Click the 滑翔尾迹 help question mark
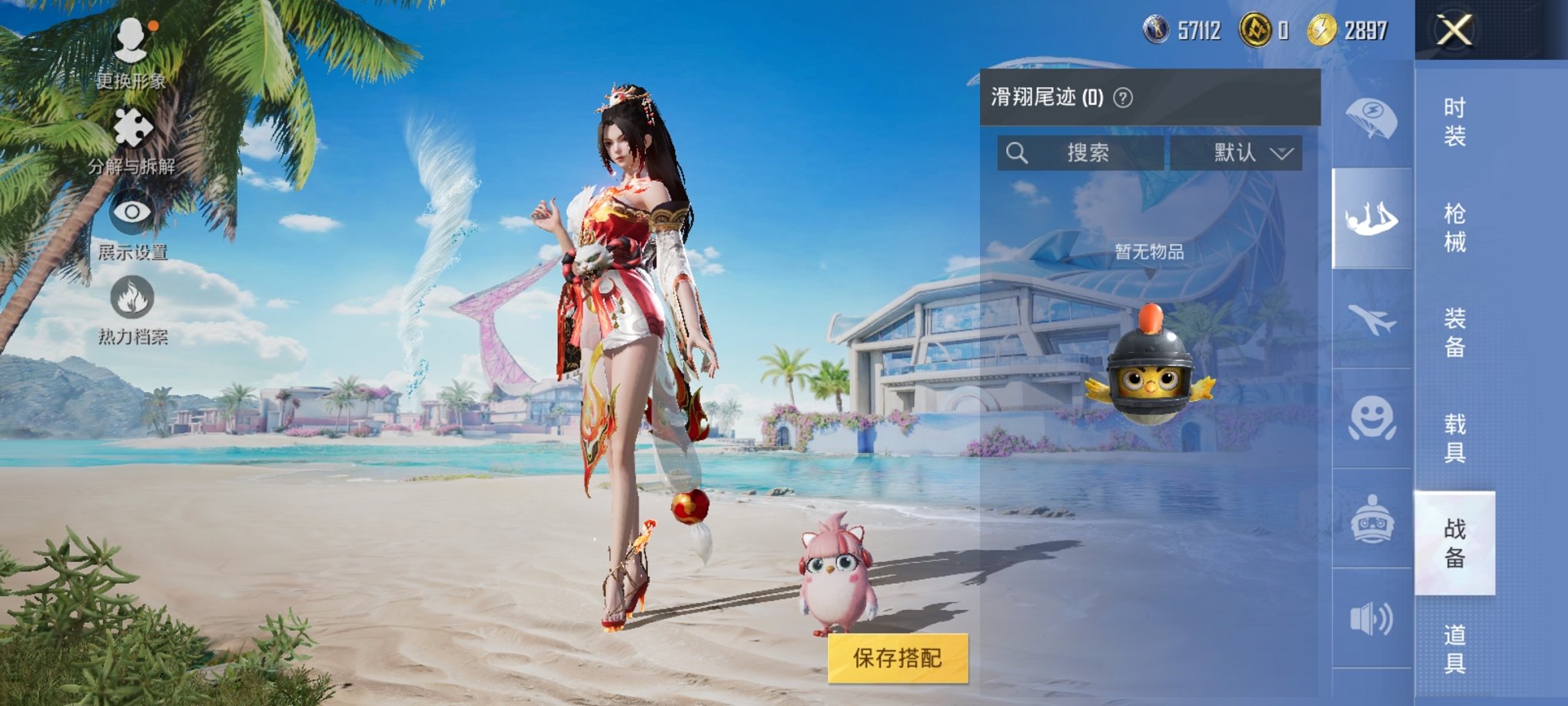Viewport: 1568px width, 706px height. 1121,97
